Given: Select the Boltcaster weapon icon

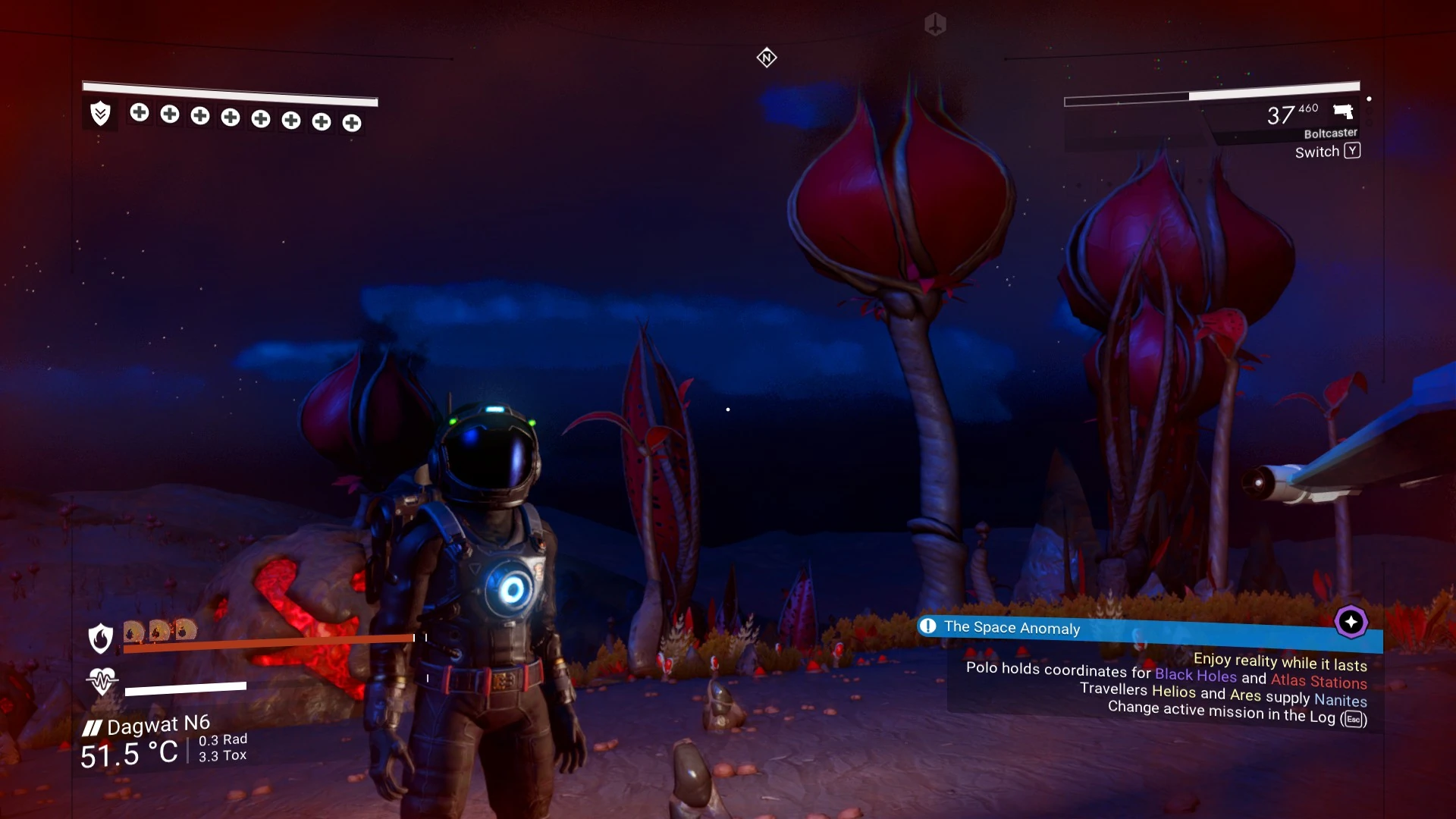Looking at the screenshot, I should point(1343,112).
